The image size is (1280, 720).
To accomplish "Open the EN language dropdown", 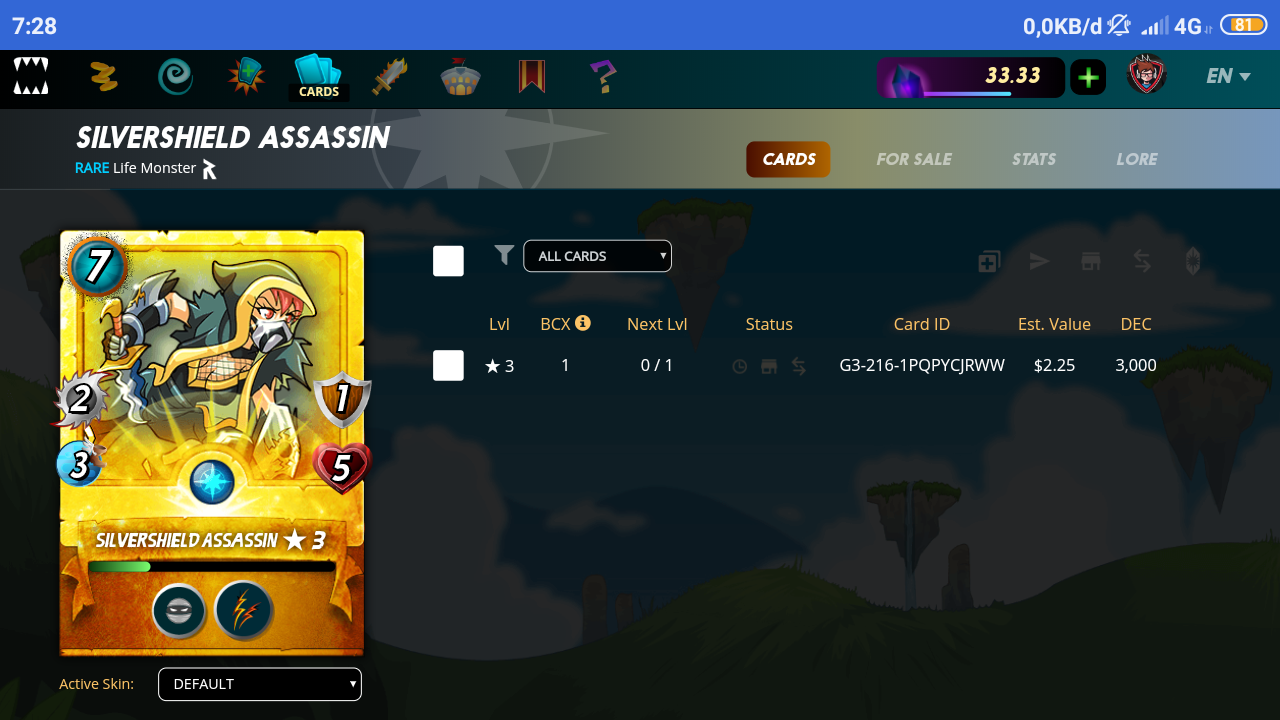I will 1228,76.
